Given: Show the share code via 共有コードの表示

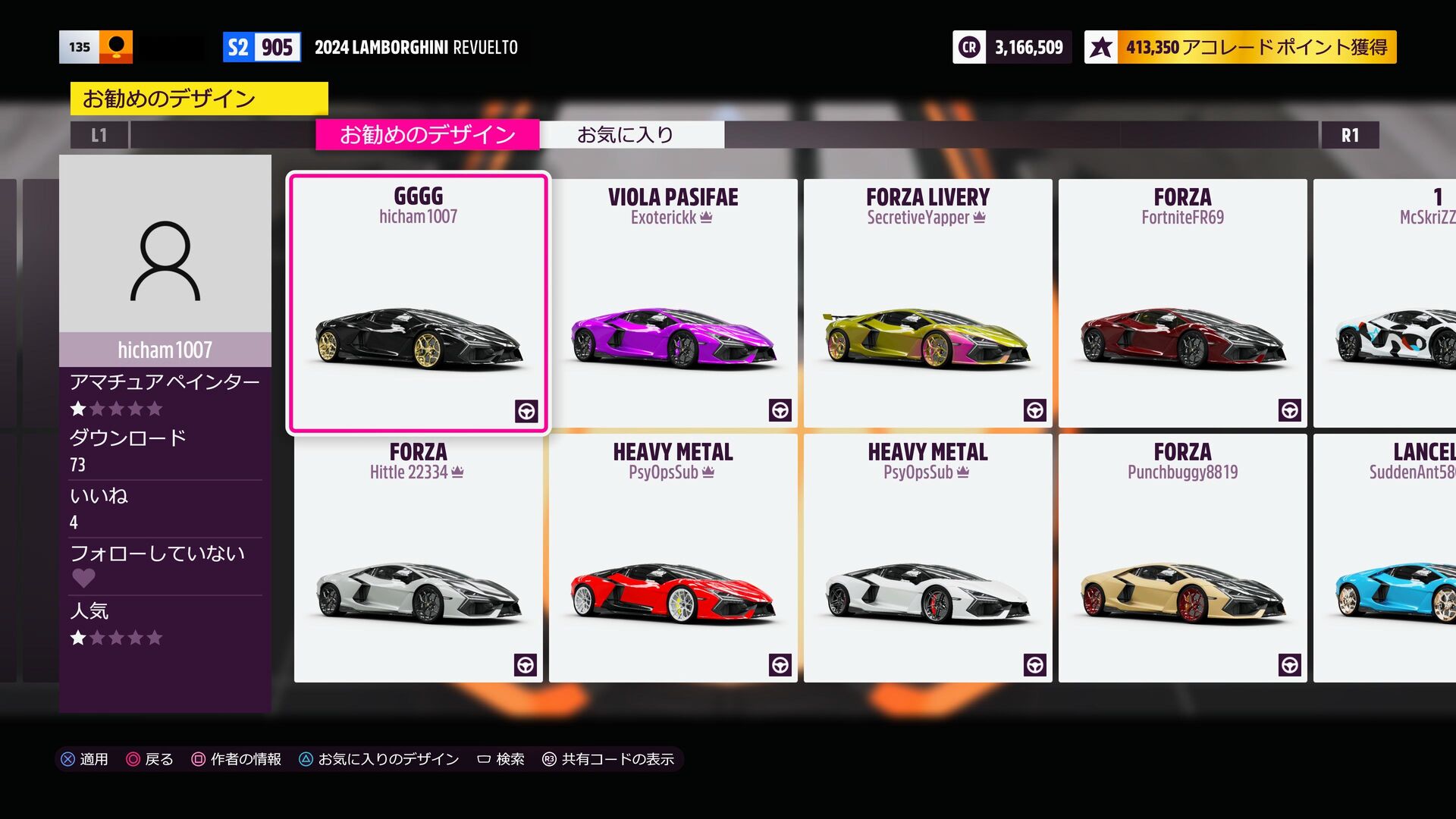Looking at the screenshot, I should click(609, 759).
